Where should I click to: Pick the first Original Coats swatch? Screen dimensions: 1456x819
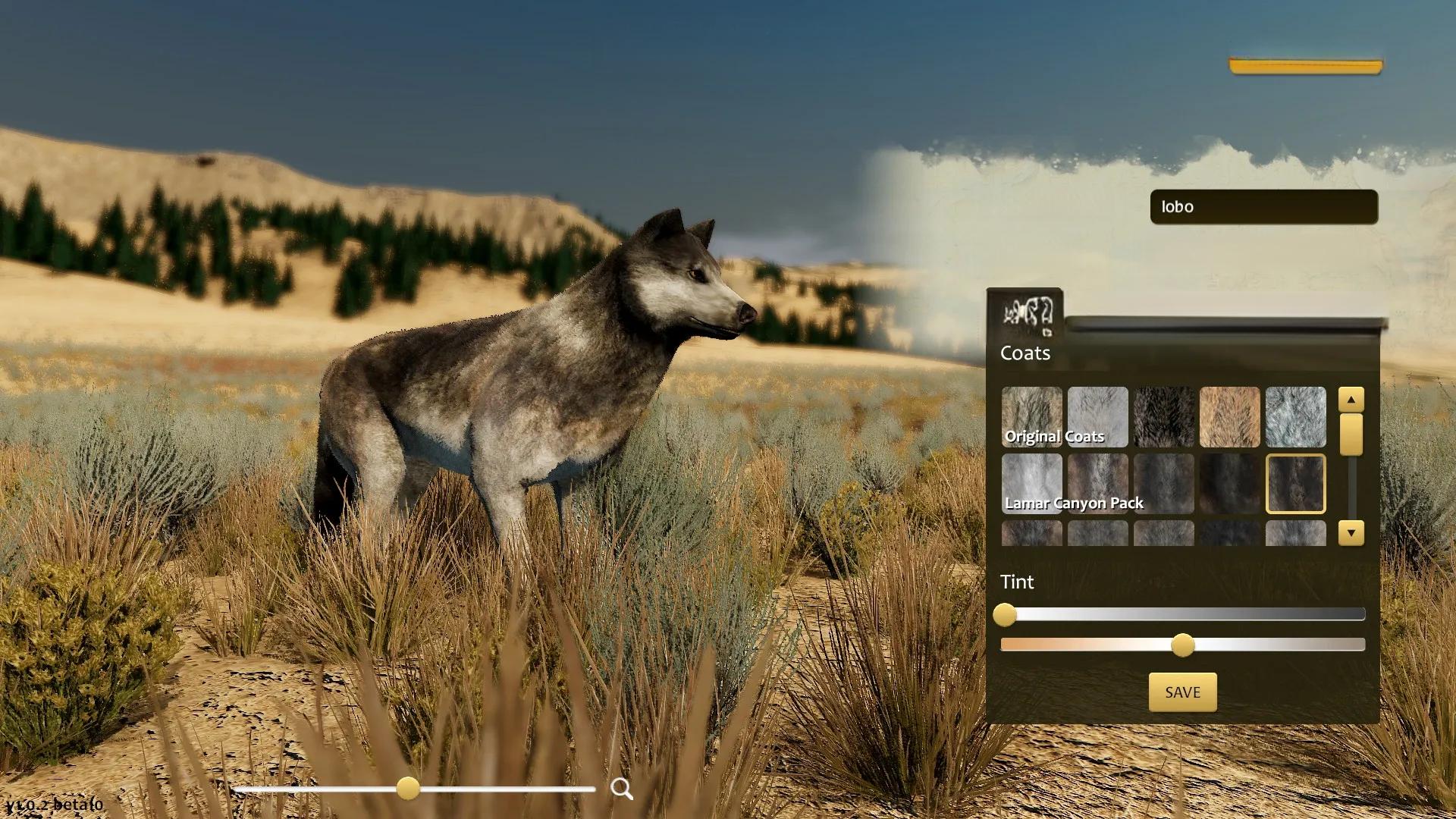point(1031,416)
